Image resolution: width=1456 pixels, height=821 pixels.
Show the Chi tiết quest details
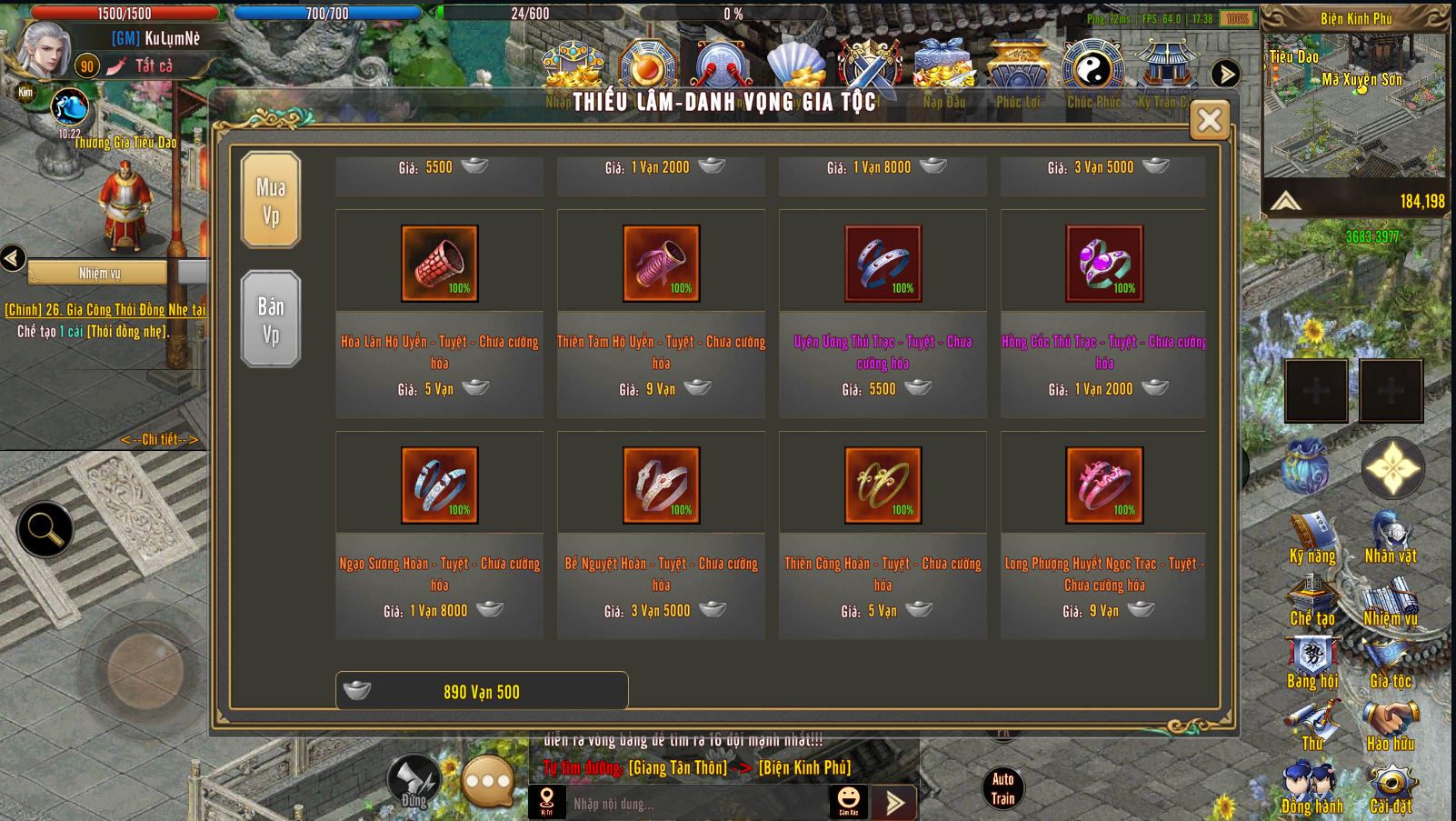point(160,439)
